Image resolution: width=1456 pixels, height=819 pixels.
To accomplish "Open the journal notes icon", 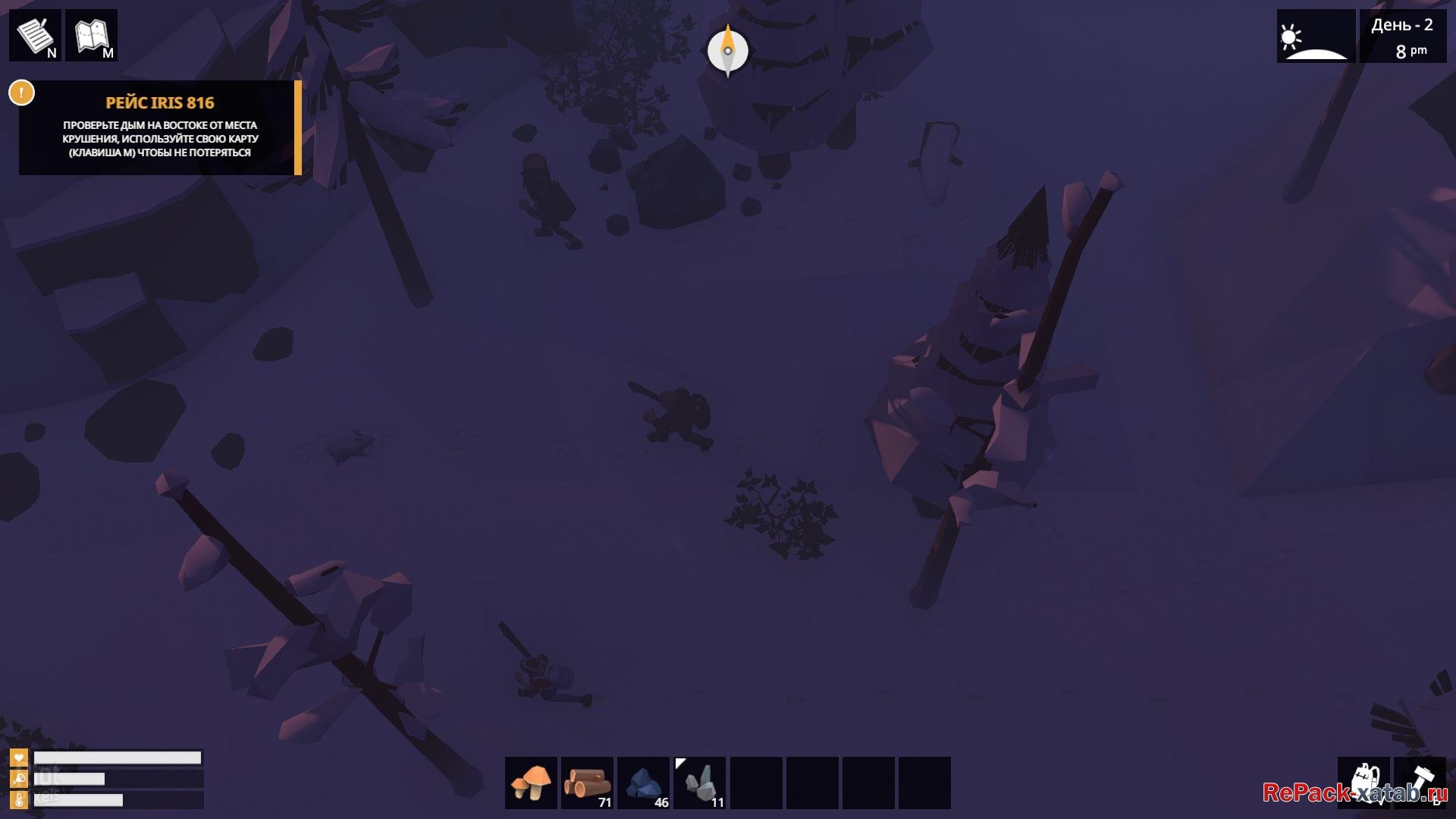I will click(35, 35).
